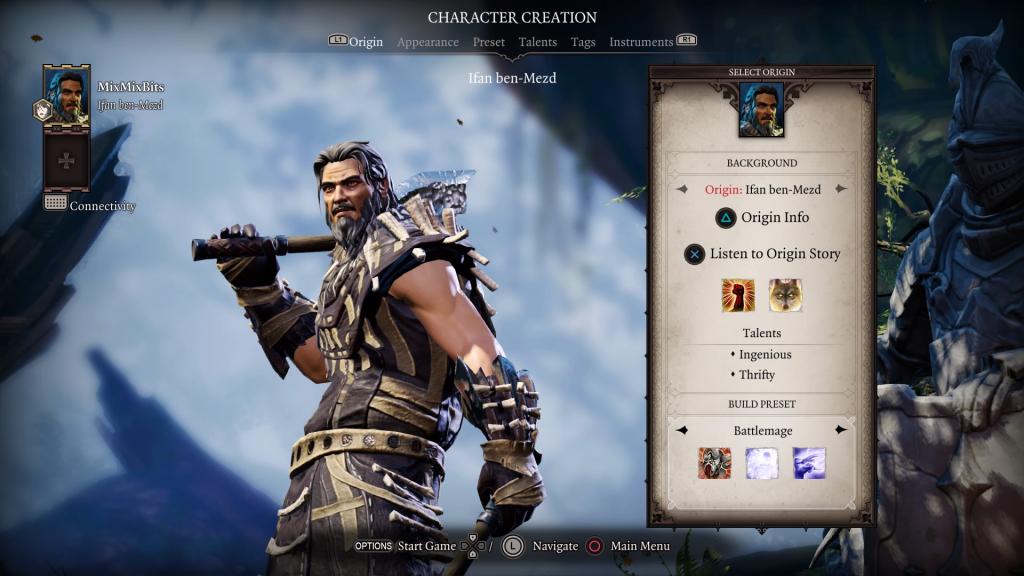This screenshot has width=1024, height=576.
Task: Go to the Preset tab
Action: click(489, 42)
